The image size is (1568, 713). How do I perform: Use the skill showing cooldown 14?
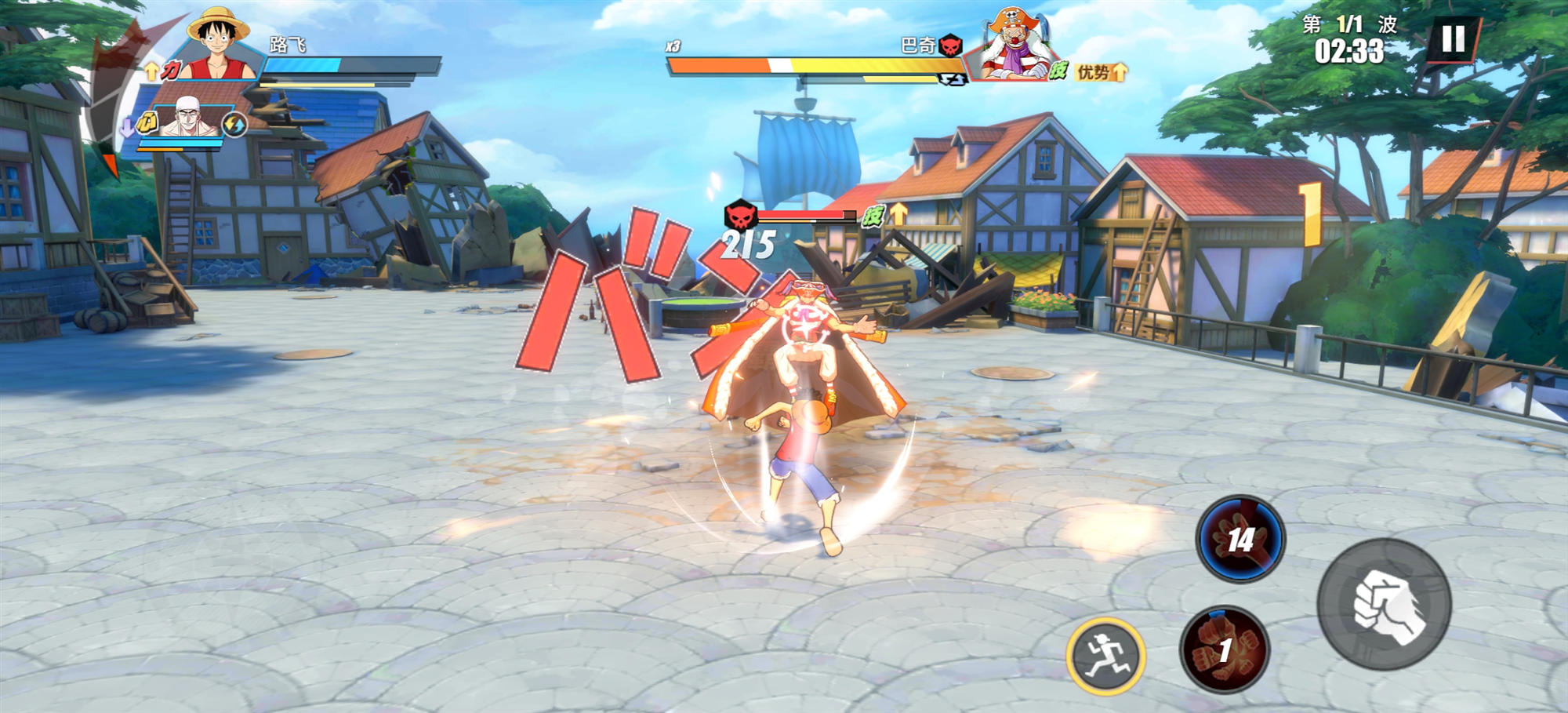coord(1240,539)
